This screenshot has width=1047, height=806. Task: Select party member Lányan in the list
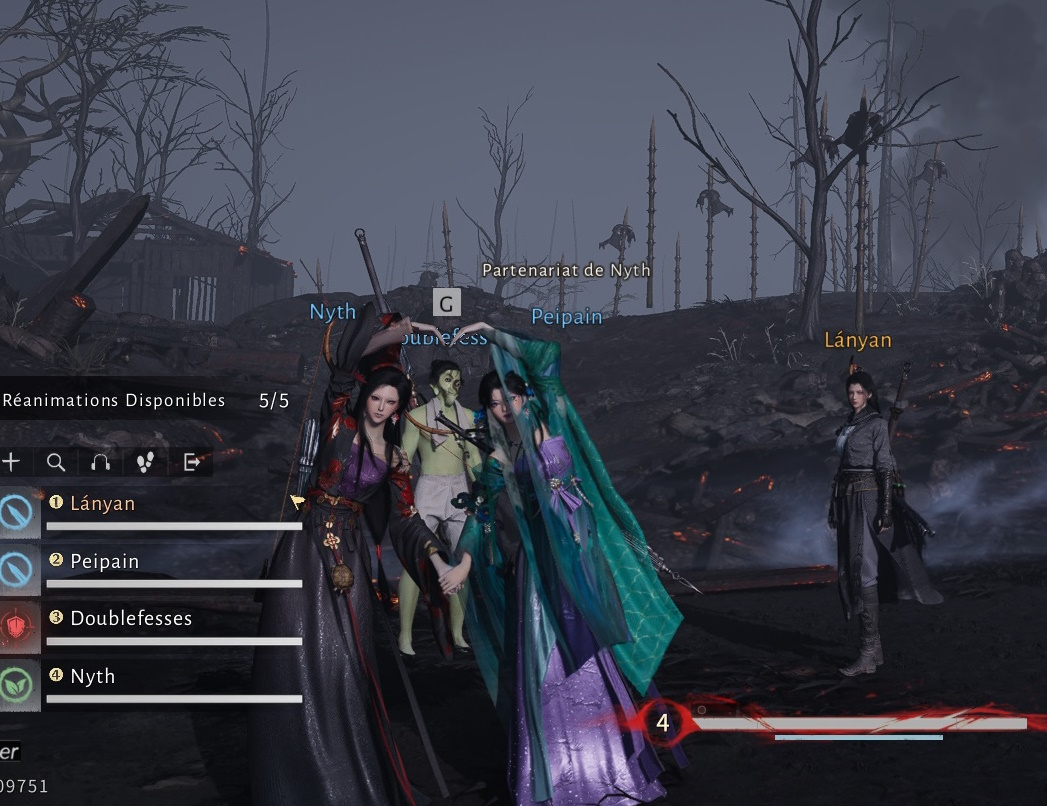103,504
